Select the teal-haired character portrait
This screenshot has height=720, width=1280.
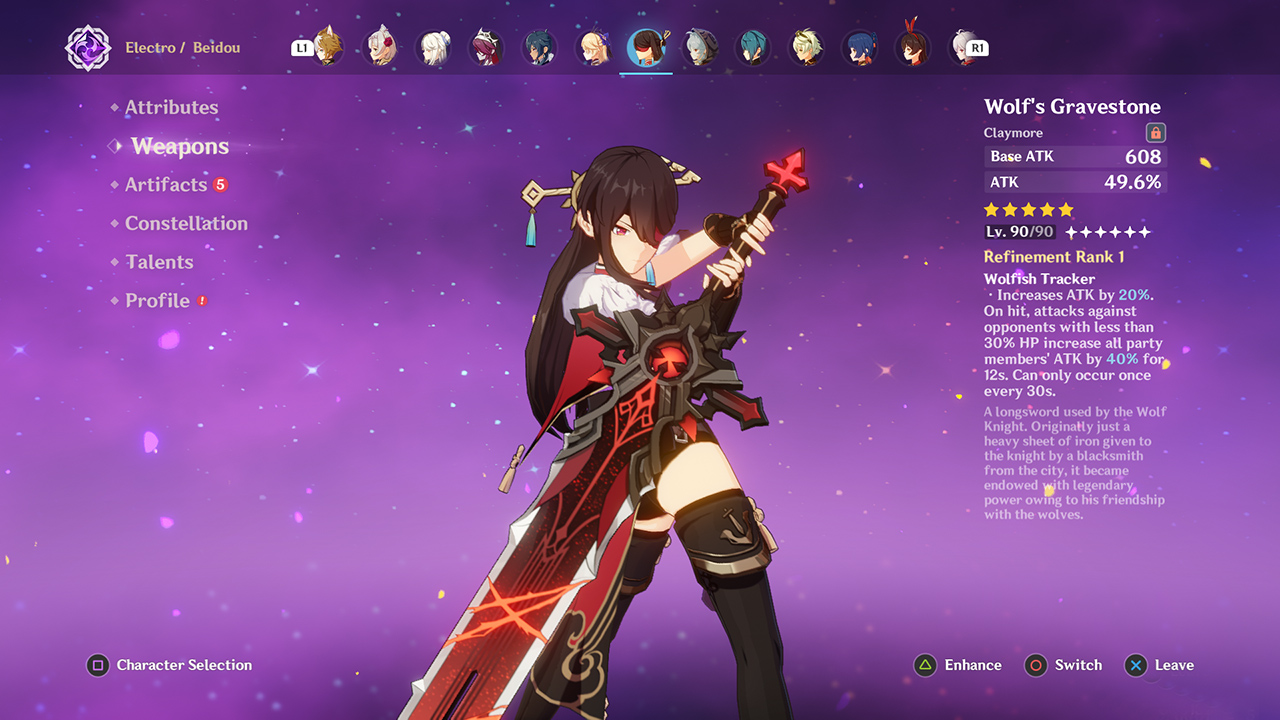(x=753, y=46)
